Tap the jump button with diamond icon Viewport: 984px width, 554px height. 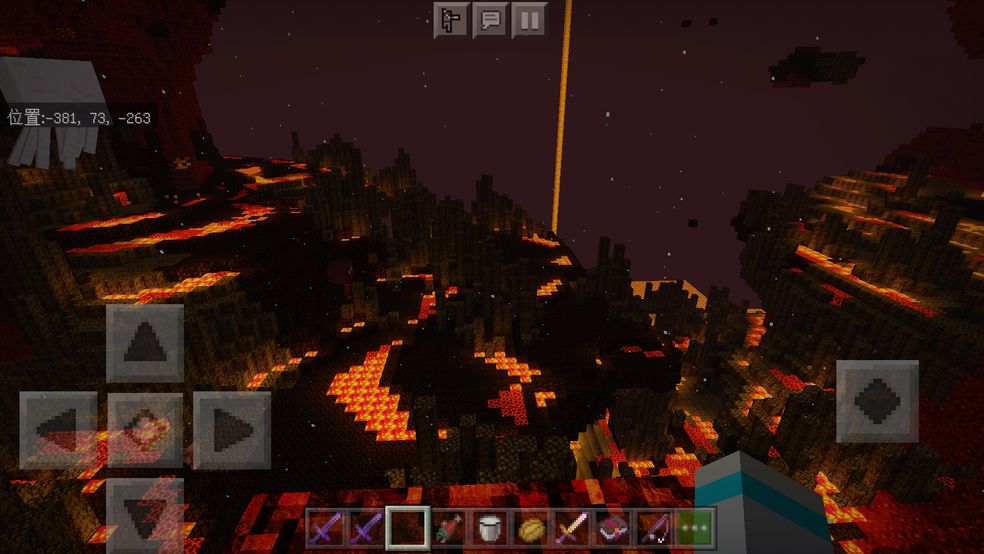coord(877,401)
